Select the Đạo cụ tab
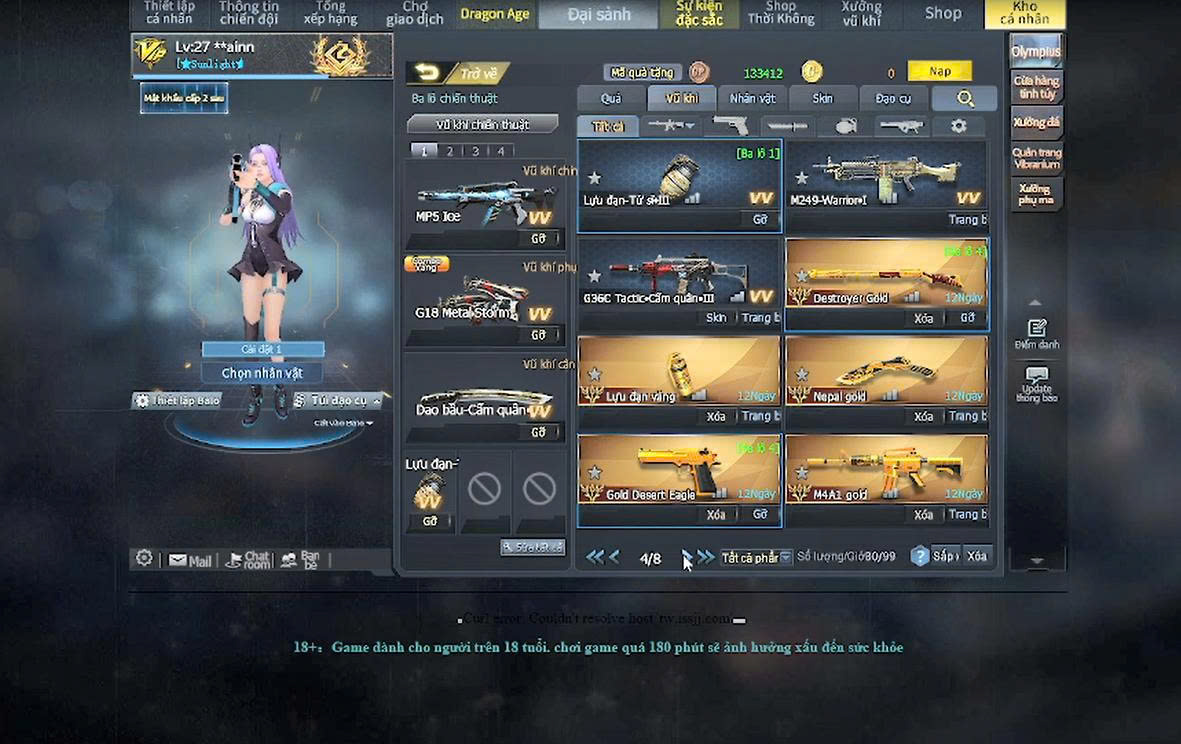The height and width of the screenshot is (744, 1181). point(893,98)
